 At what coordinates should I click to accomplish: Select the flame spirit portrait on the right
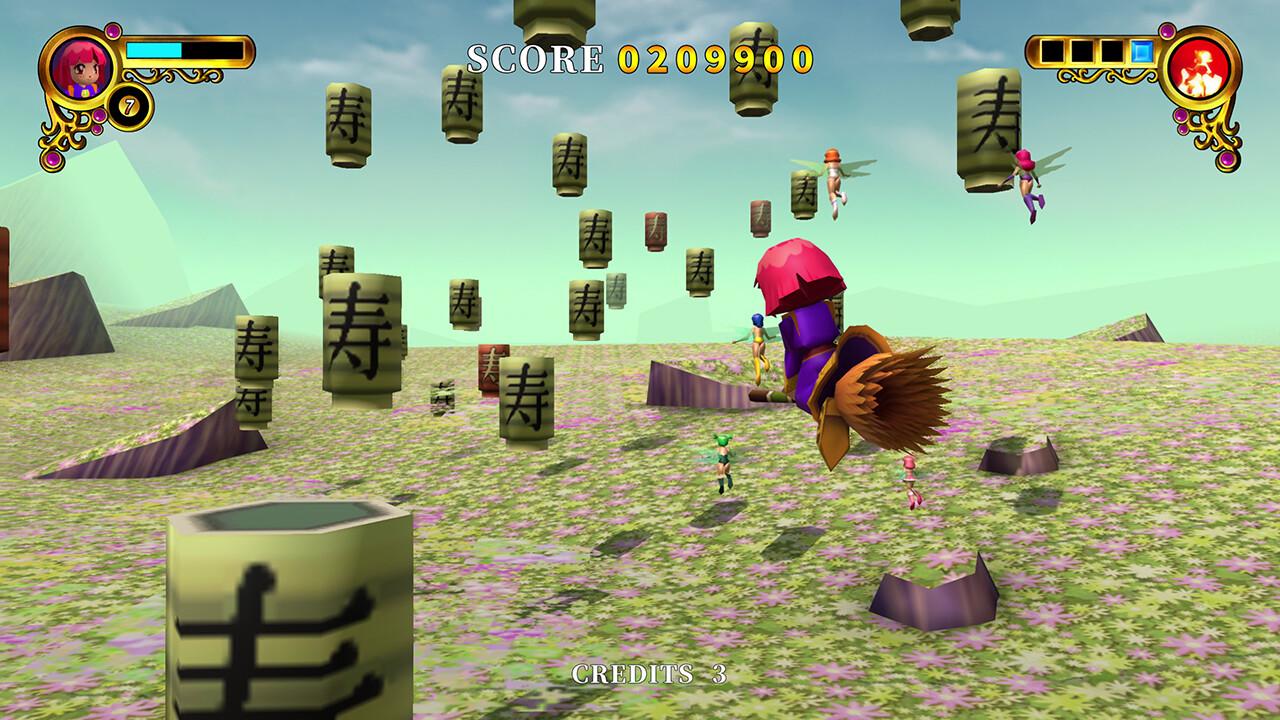pyautogui.click(x=1202, y=70)
